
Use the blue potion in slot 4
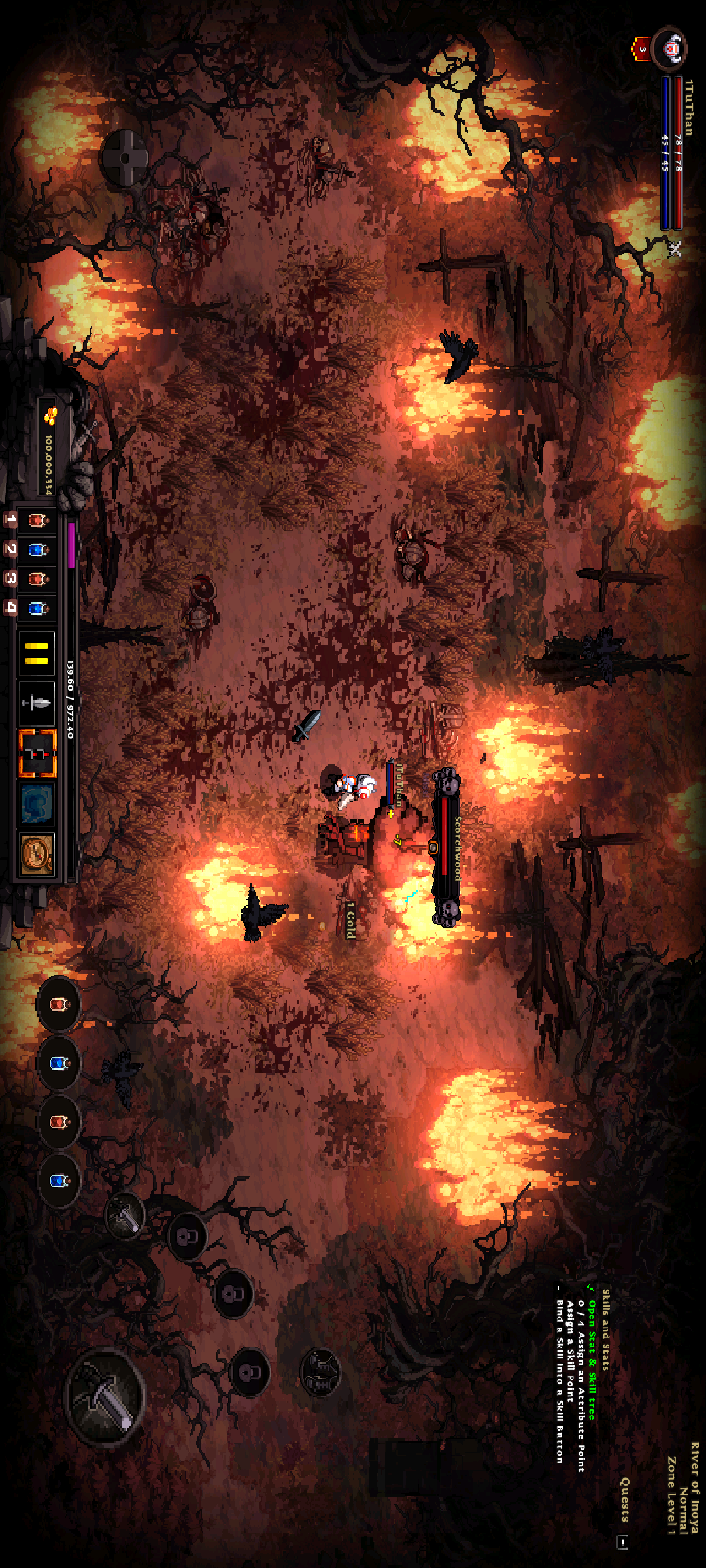point(37,609)
